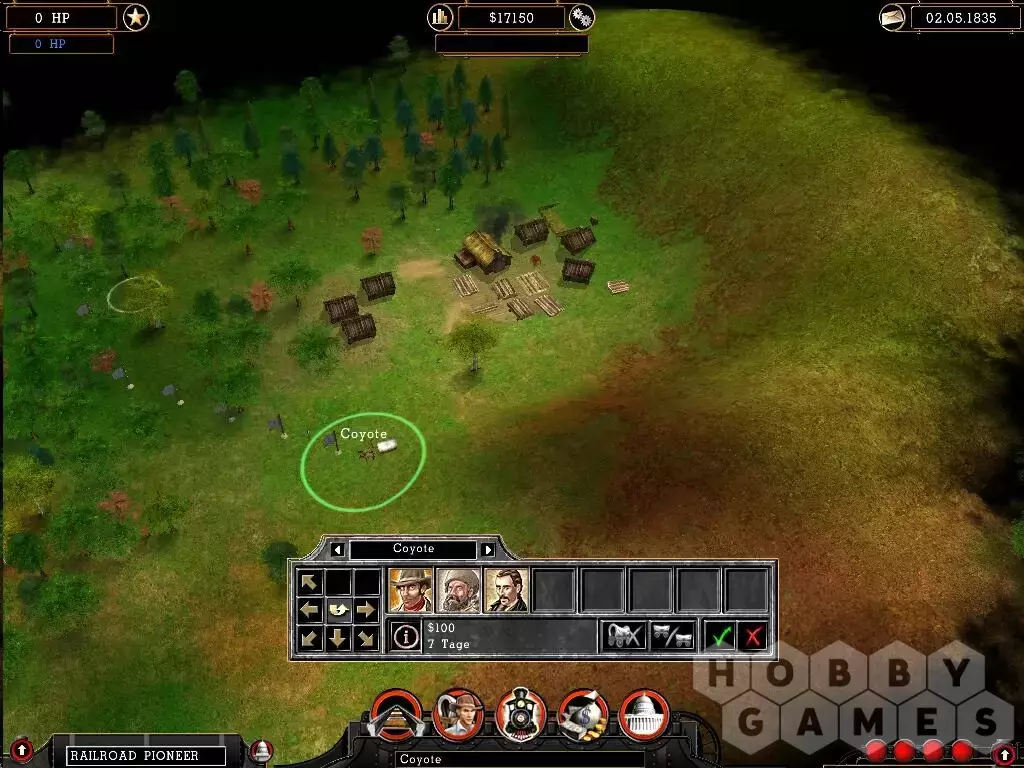Open the railroad track building menu
1024x768 pixels.
(x=397, y=714)
